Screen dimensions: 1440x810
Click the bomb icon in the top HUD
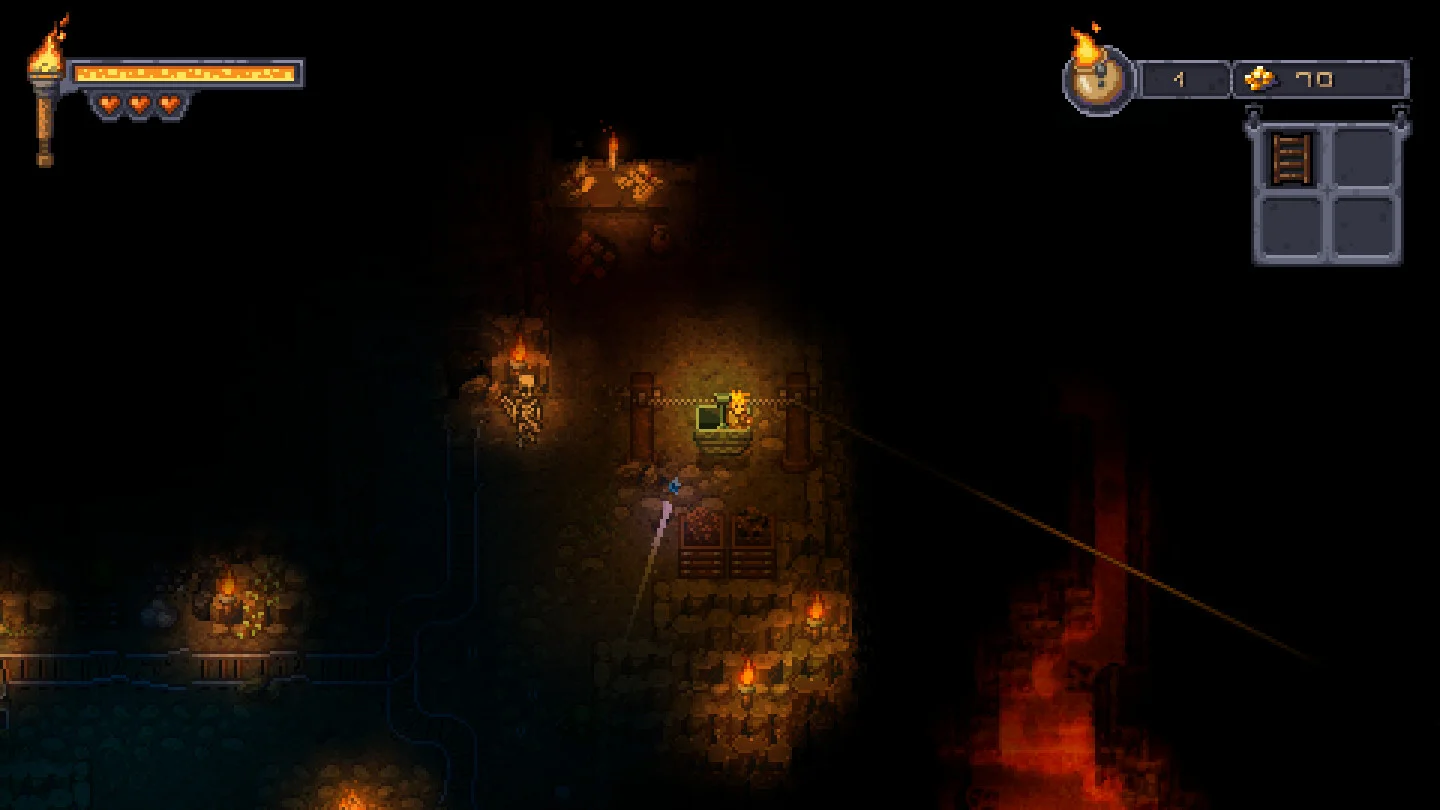pos(1099,80)
